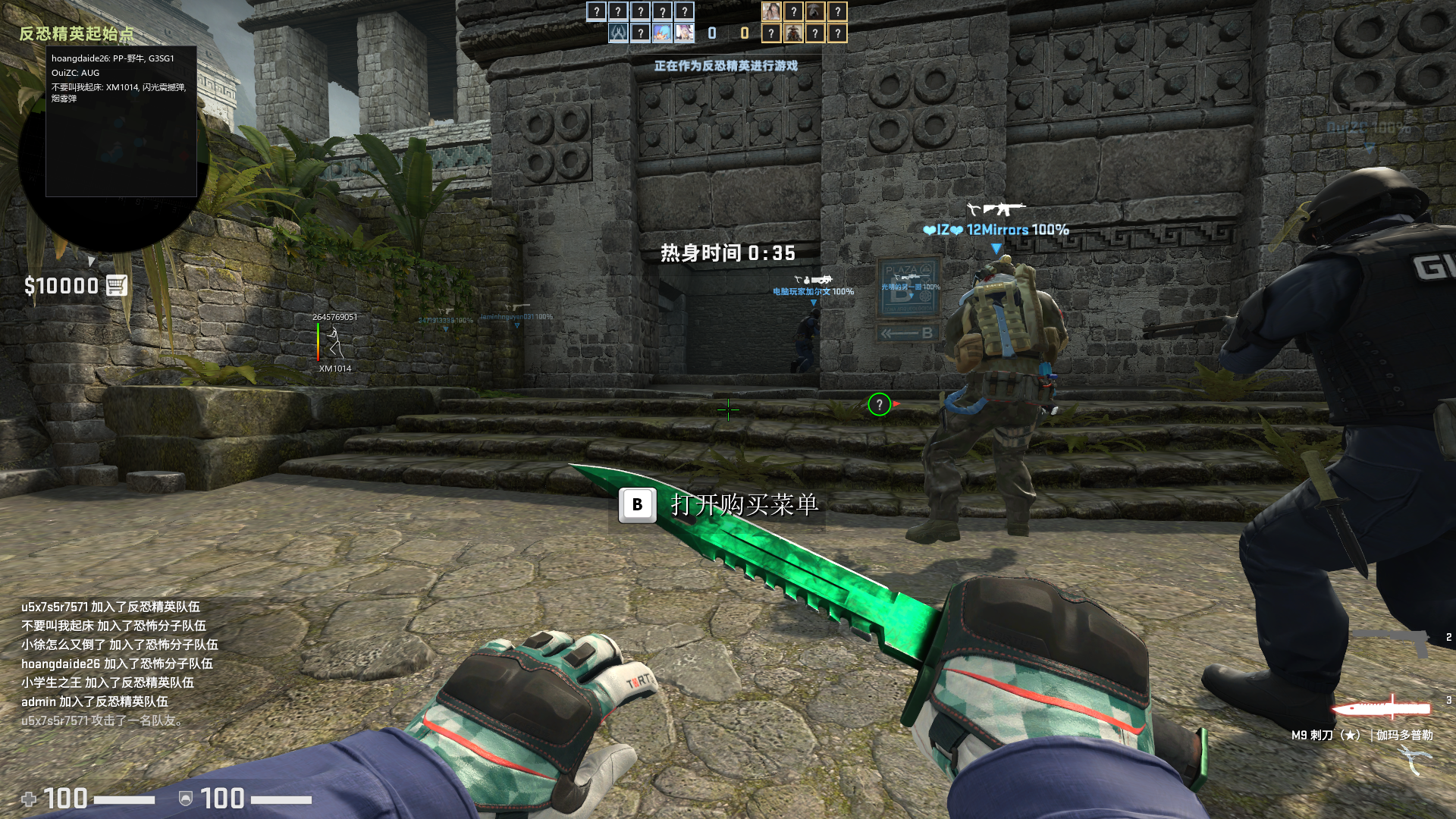The height and width of the screenshot is (819, 1456).
Task: Select the dark-haired girl player avatar
Action: pos(771,11)
